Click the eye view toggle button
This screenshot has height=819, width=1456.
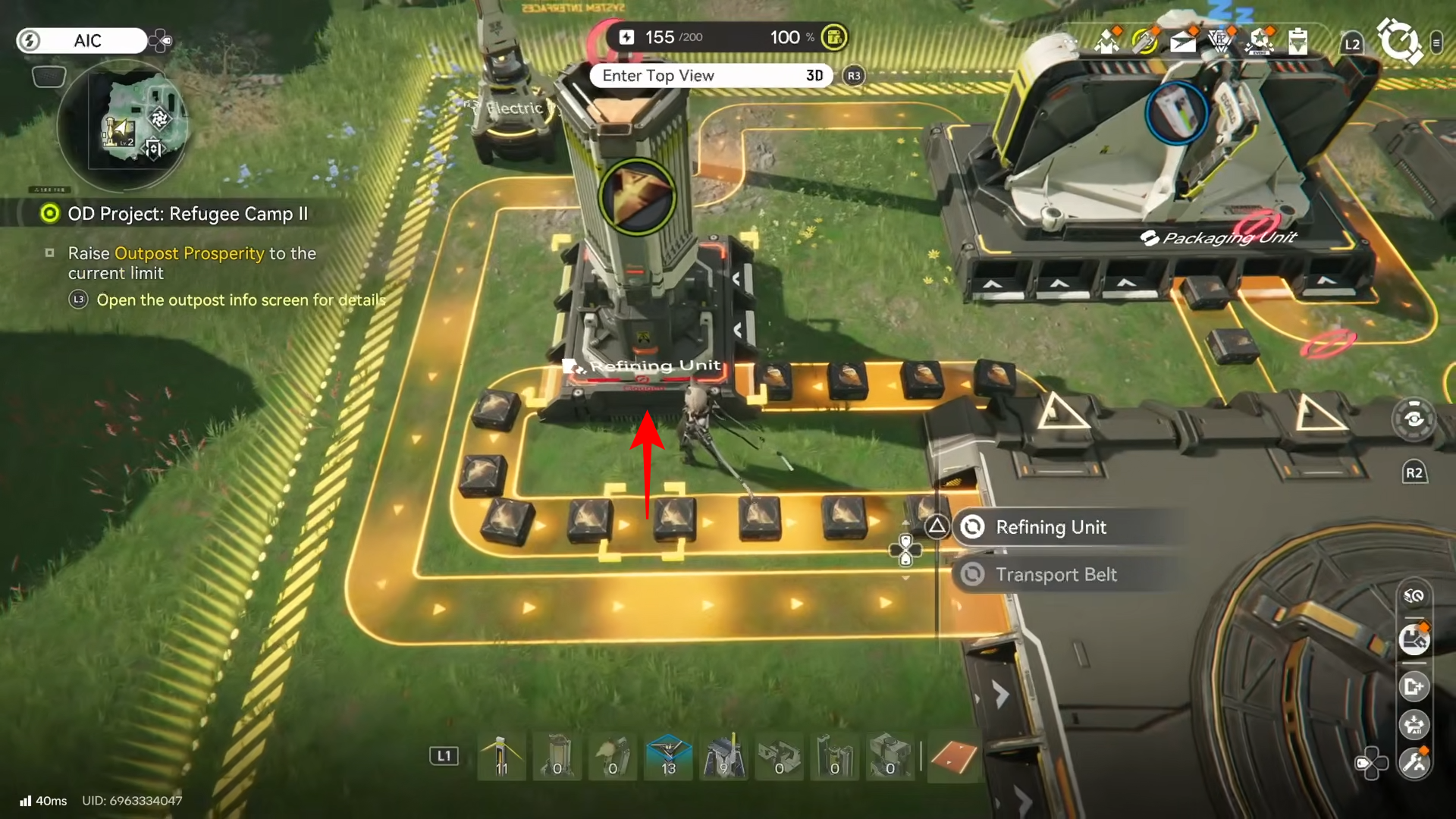(x=1414, y=419)
